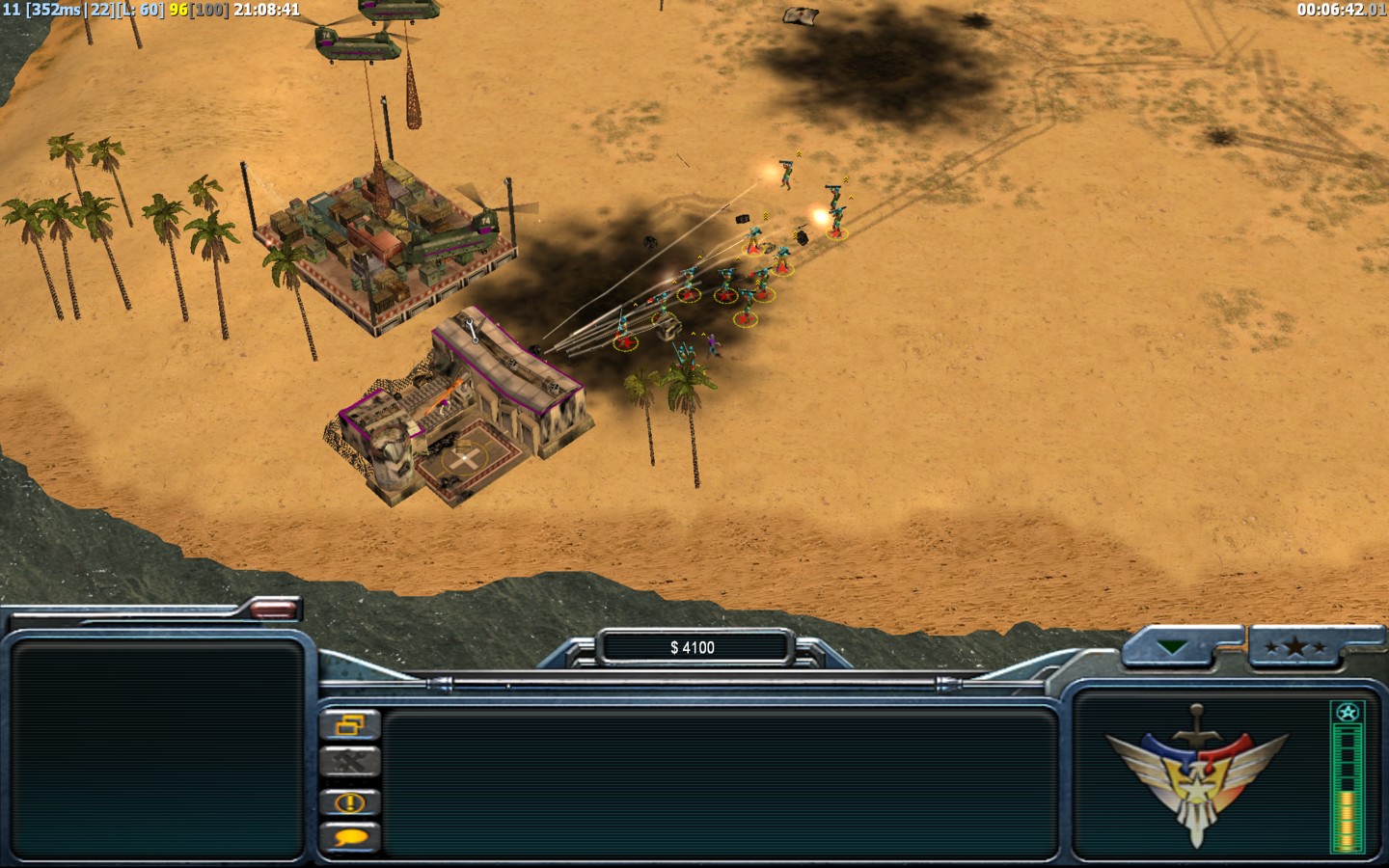Open General's Powers using the three stars button

click(1294, 648)
